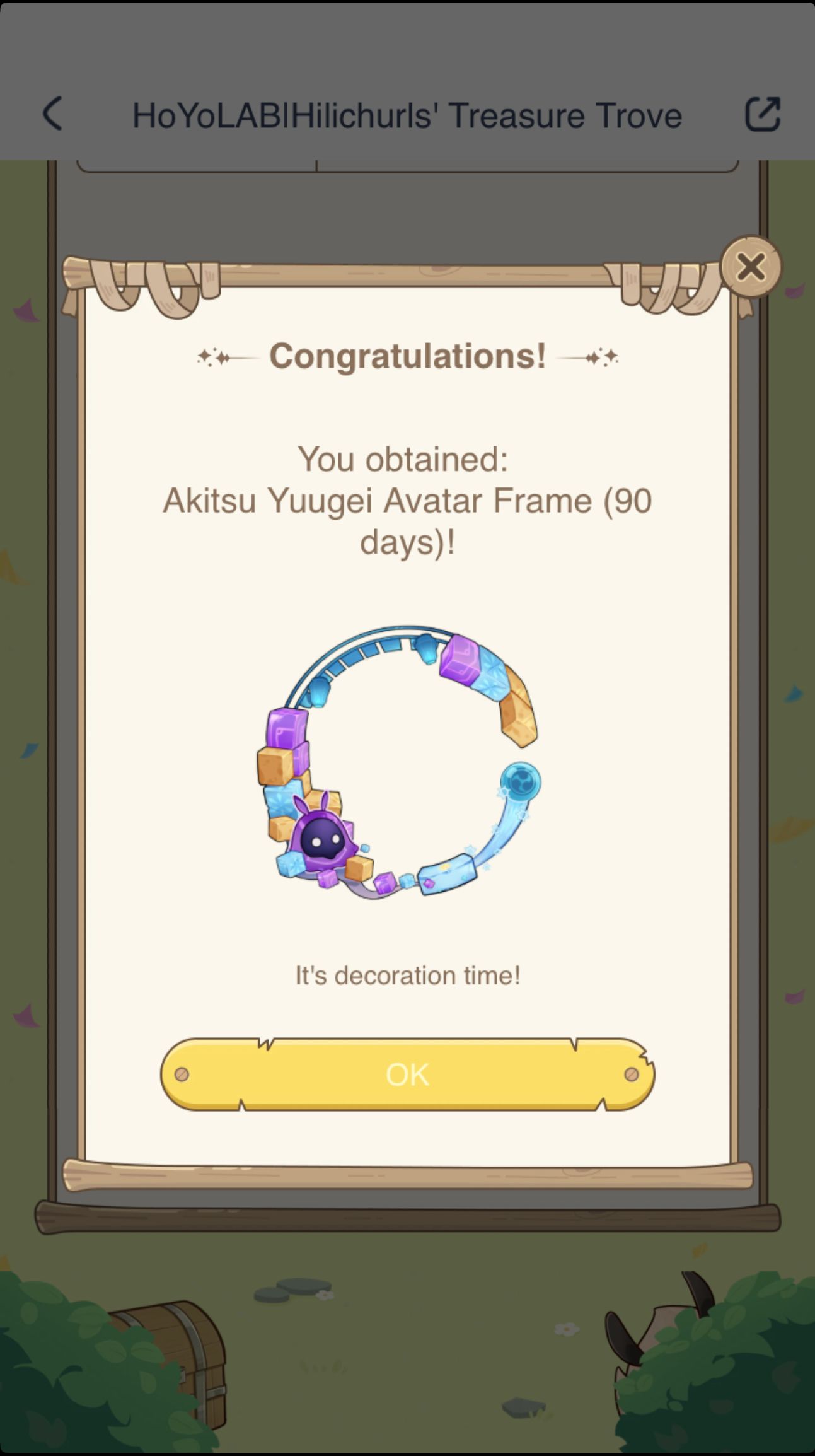This screenshot has width=815, height=1456.
Task: Tap the circular X on the scroll banner
Action: [750, 267]
